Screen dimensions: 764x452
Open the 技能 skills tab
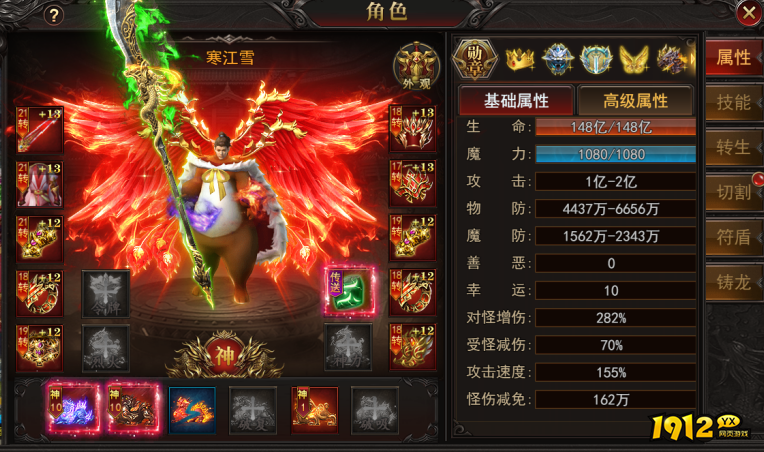(x=733, y=103)
